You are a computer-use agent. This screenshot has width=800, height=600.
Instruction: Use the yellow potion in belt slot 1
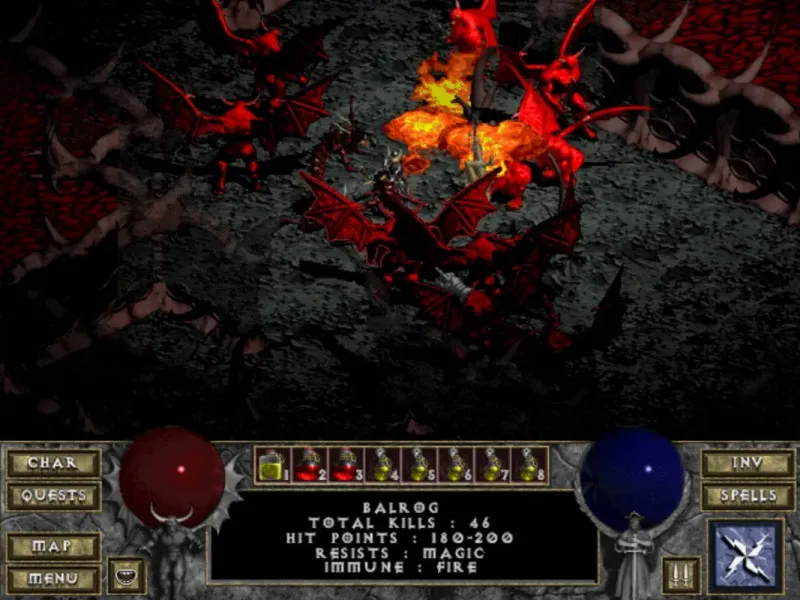pyautogui.click(x=271, y=465)
